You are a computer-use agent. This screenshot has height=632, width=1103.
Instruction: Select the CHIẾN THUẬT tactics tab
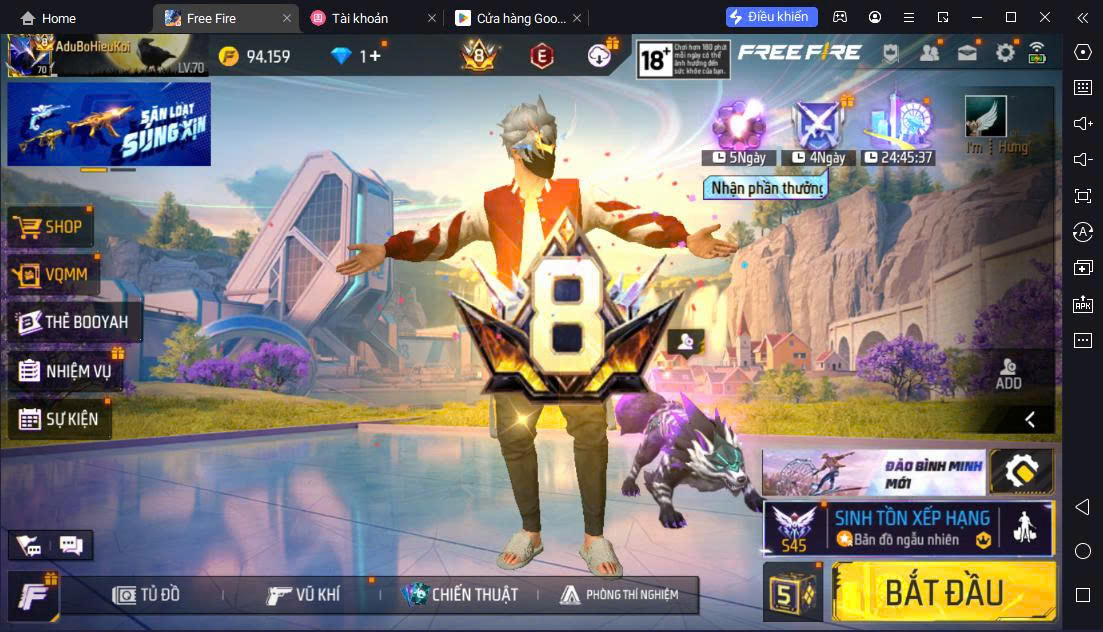coord(460,595)
